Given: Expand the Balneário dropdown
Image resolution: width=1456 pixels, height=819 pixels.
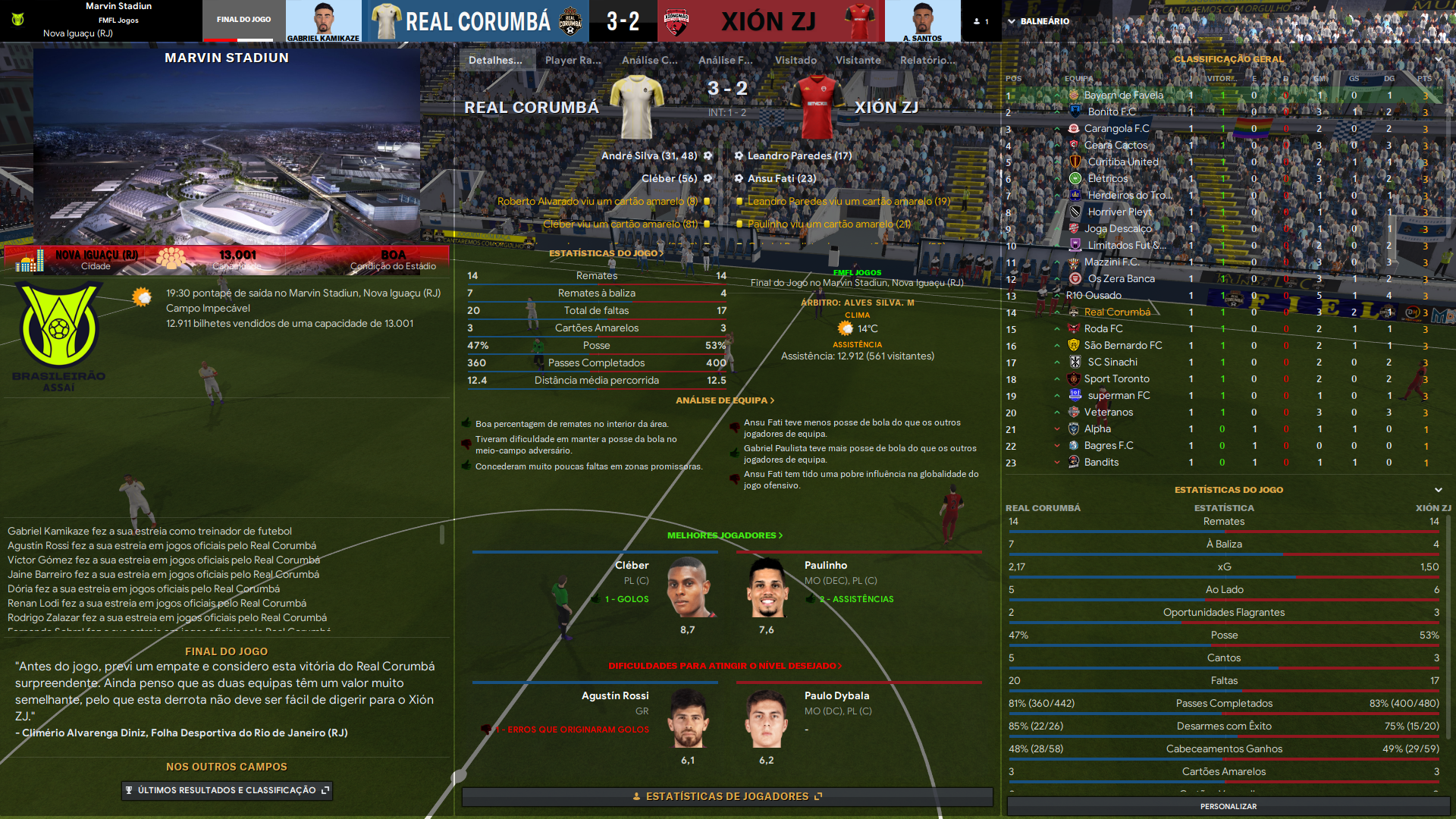Looking at the screenshot, I should click(1038, 21).
